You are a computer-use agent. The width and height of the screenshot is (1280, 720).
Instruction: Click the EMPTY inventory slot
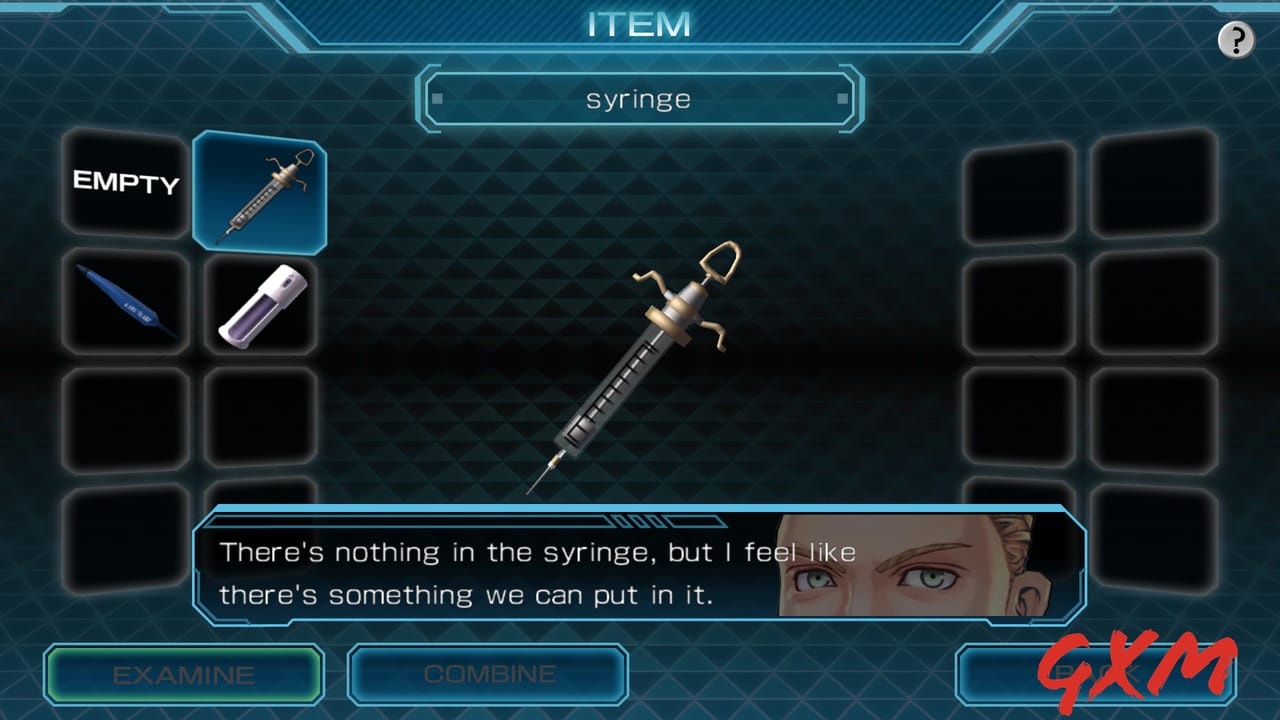[124, 185]
